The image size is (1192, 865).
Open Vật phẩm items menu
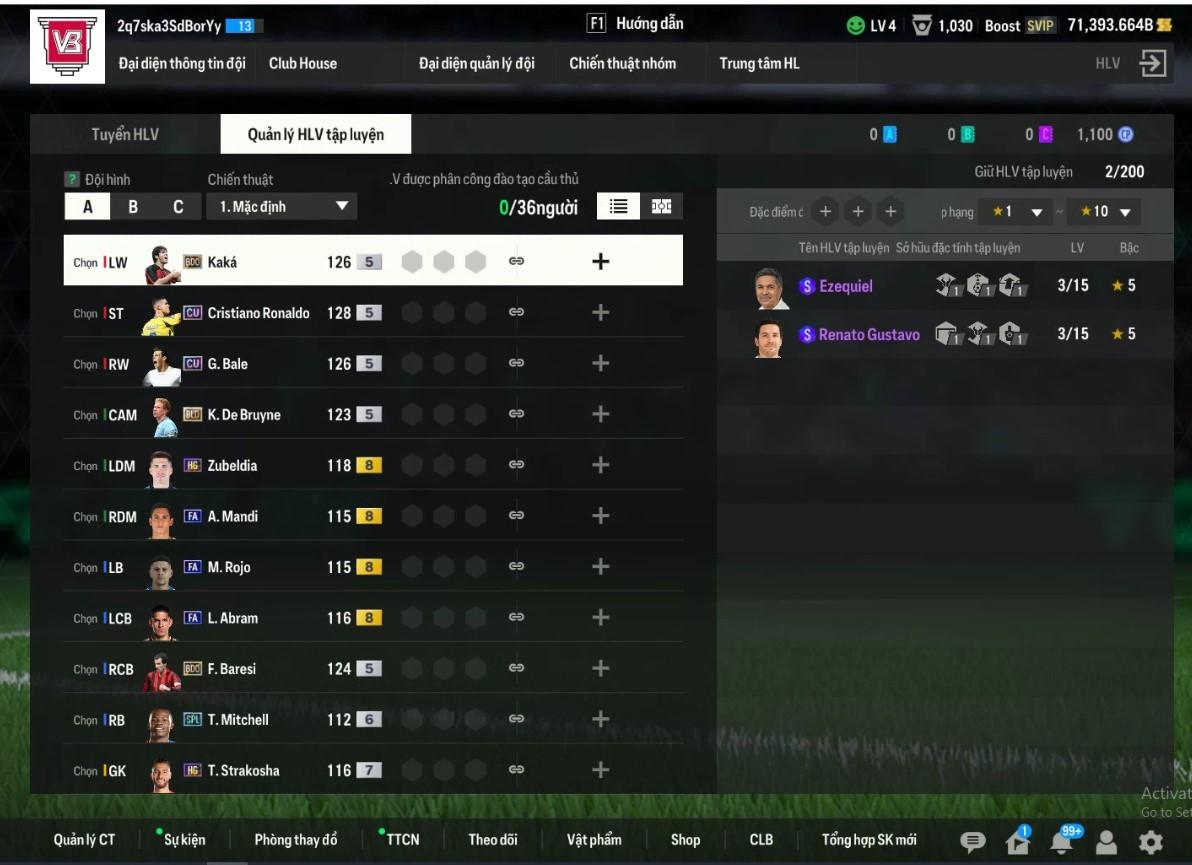(594, 840)
